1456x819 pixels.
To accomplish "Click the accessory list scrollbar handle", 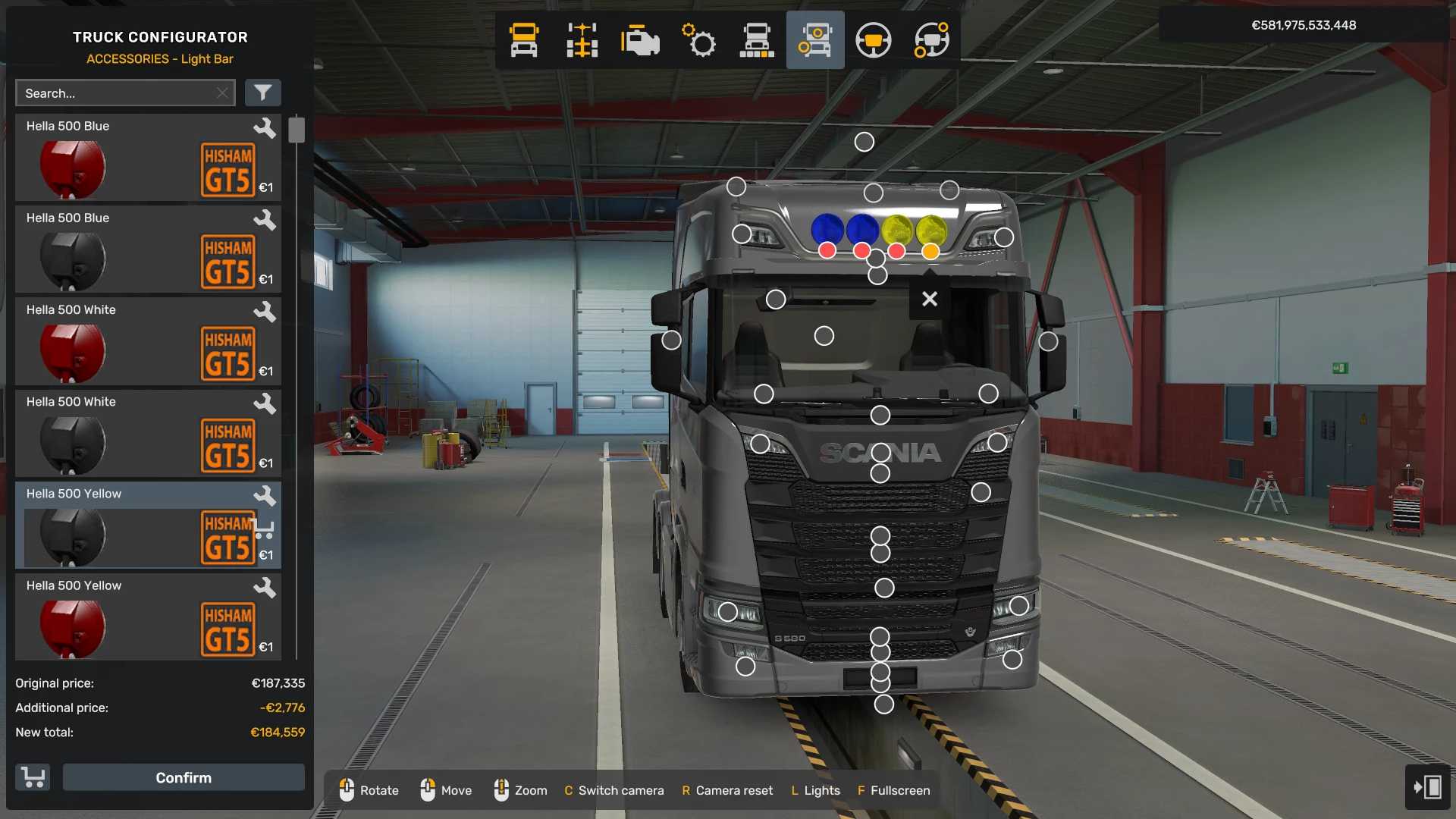I will coord(297,130).
